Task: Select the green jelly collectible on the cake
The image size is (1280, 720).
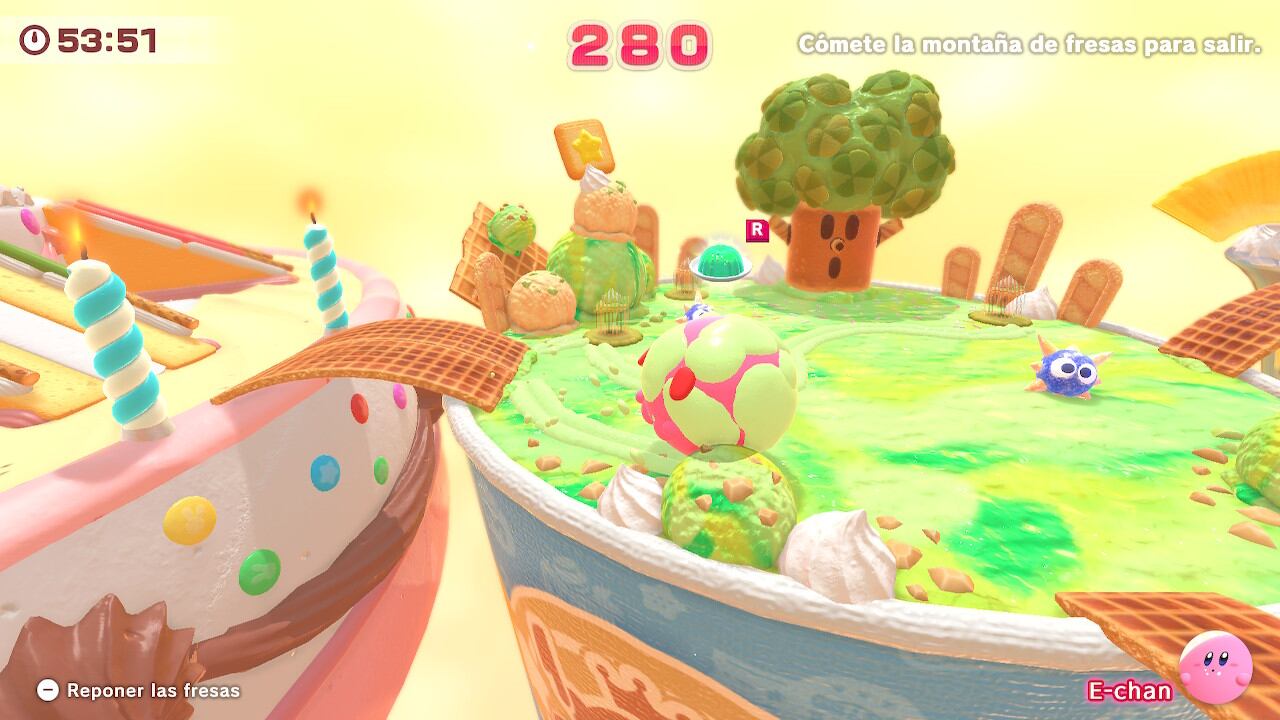Action: point(722,262)
